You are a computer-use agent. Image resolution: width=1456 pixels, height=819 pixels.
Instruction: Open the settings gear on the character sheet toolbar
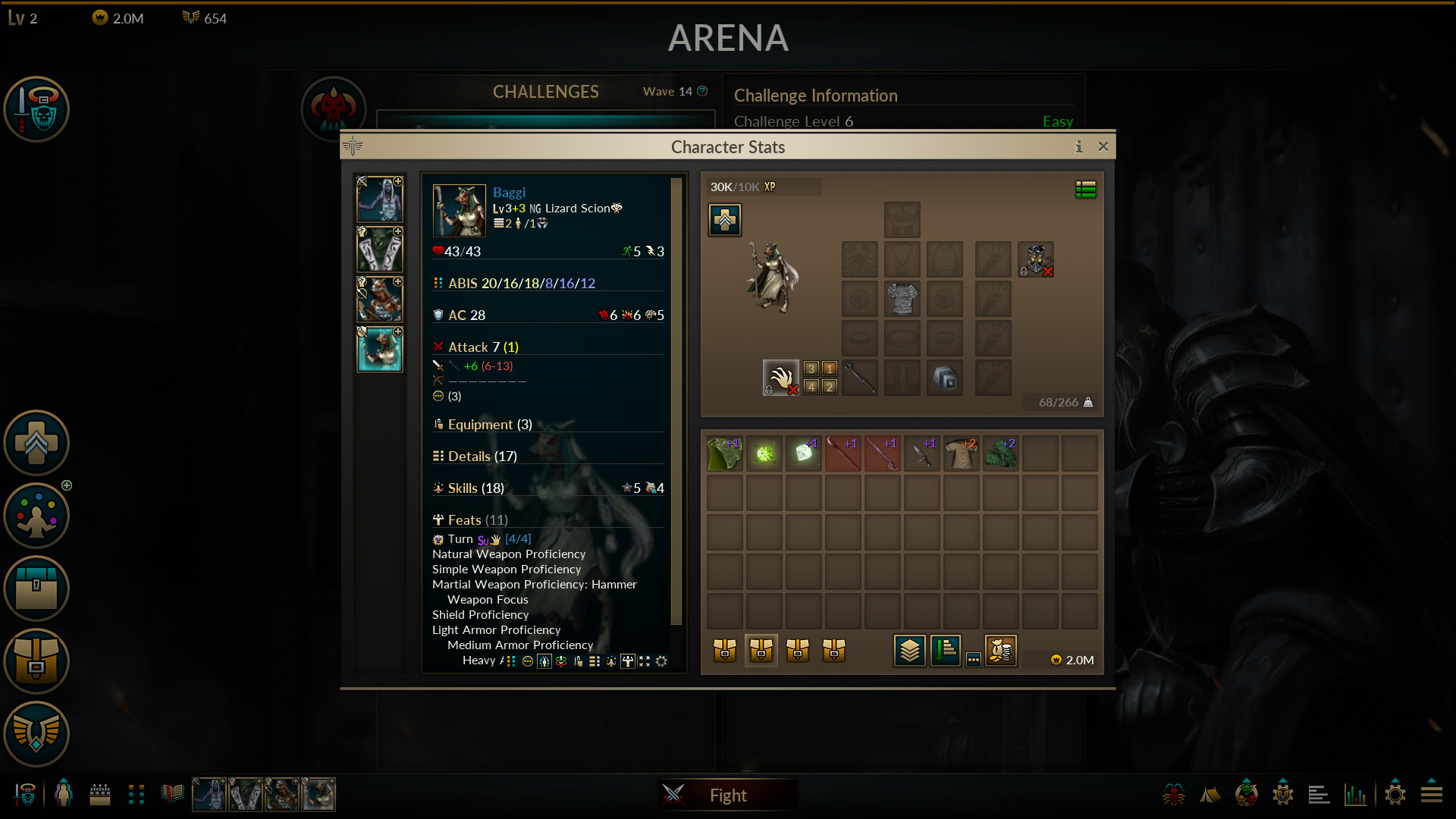pos(661,661)
